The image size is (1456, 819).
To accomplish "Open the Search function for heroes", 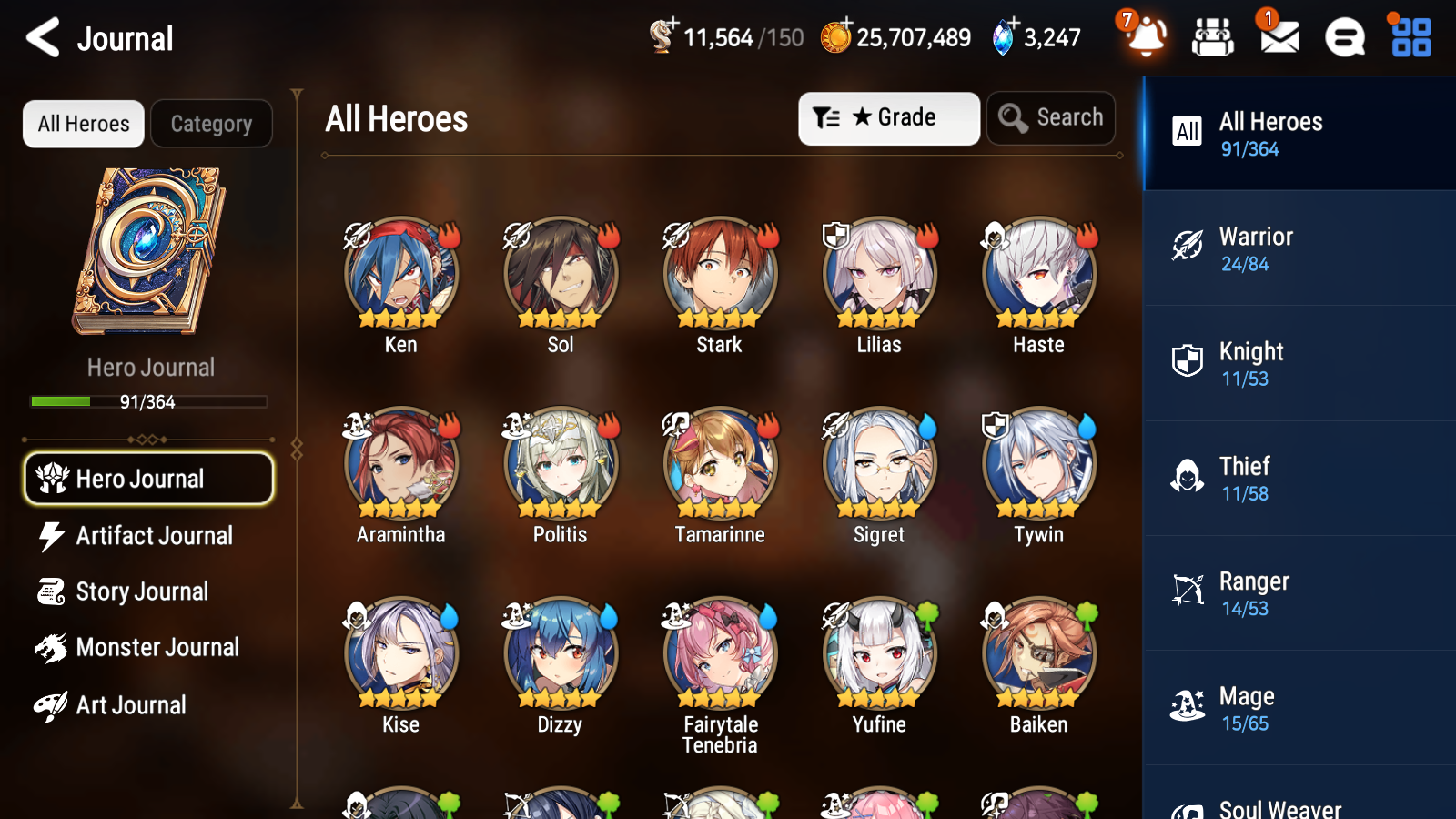I will coord(1051,117).
